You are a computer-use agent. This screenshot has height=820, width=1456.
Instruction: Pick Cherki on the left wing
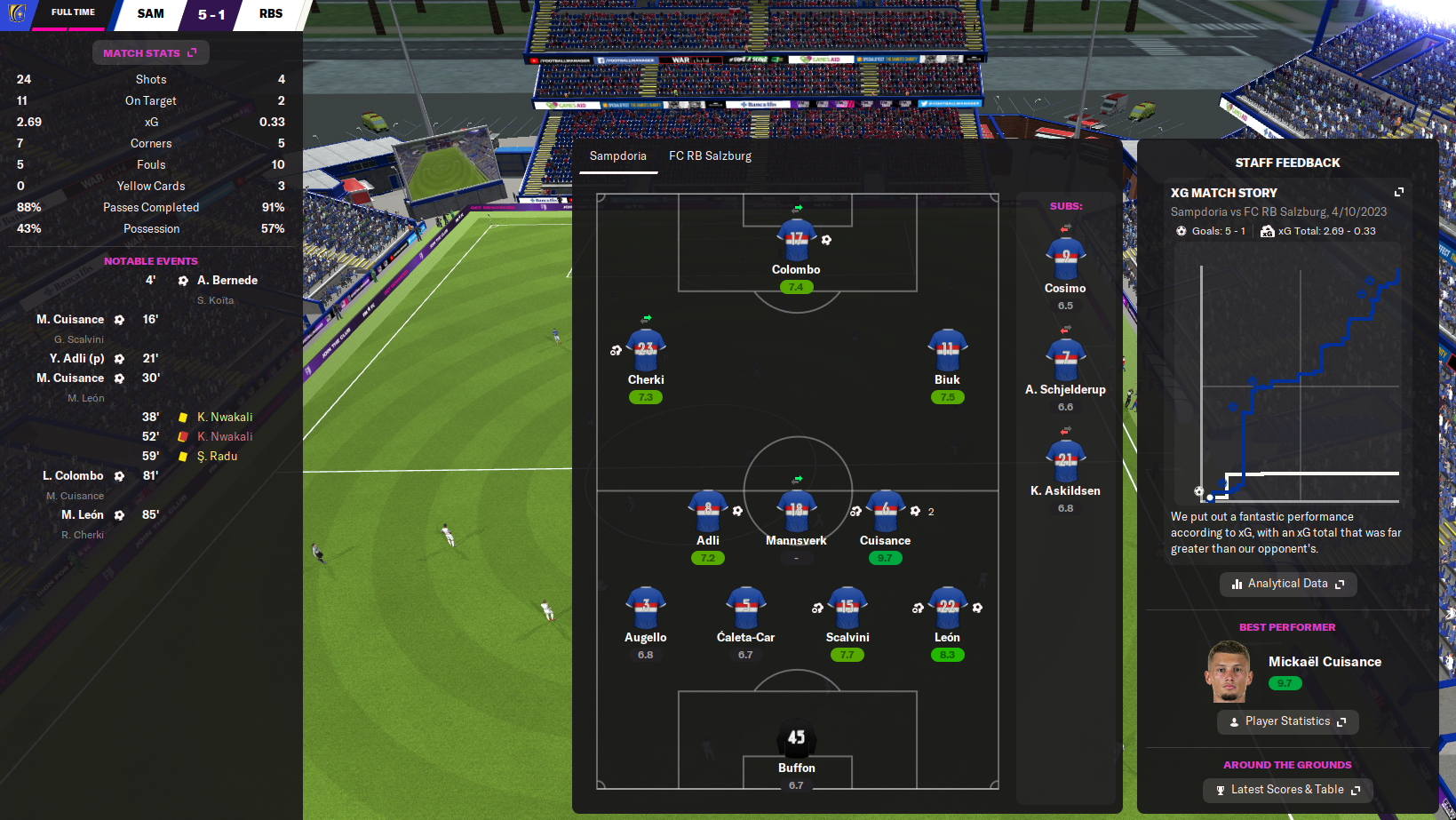[x=646, y=351]
